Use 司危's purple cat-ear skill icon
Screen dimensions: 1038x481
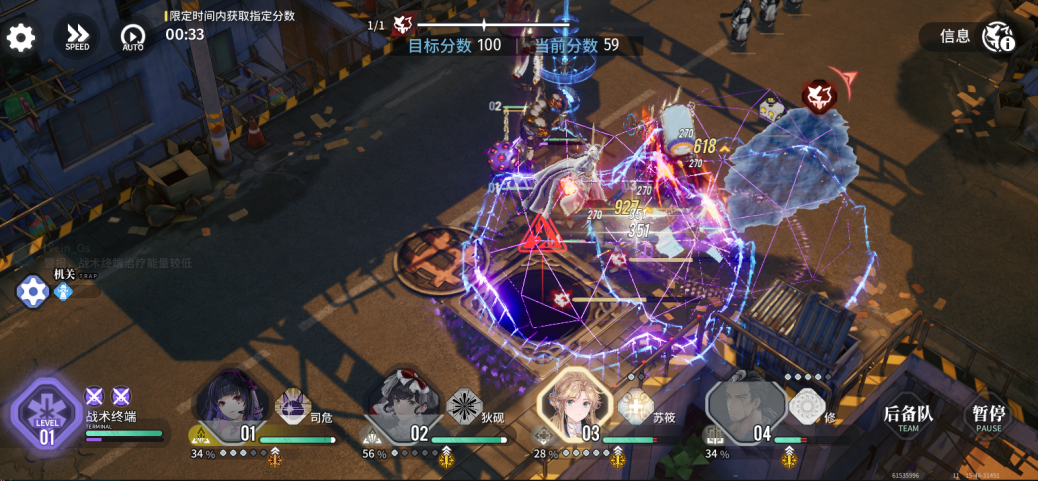[293, 406]
